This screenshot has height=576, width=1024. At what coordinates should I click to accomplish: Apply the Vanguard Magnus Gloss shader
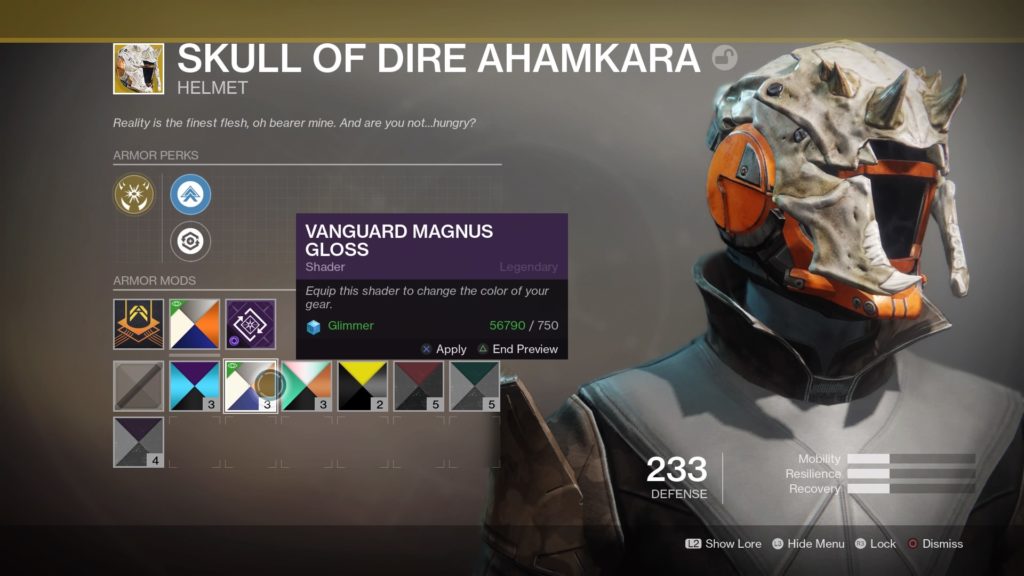pos(444,349)
